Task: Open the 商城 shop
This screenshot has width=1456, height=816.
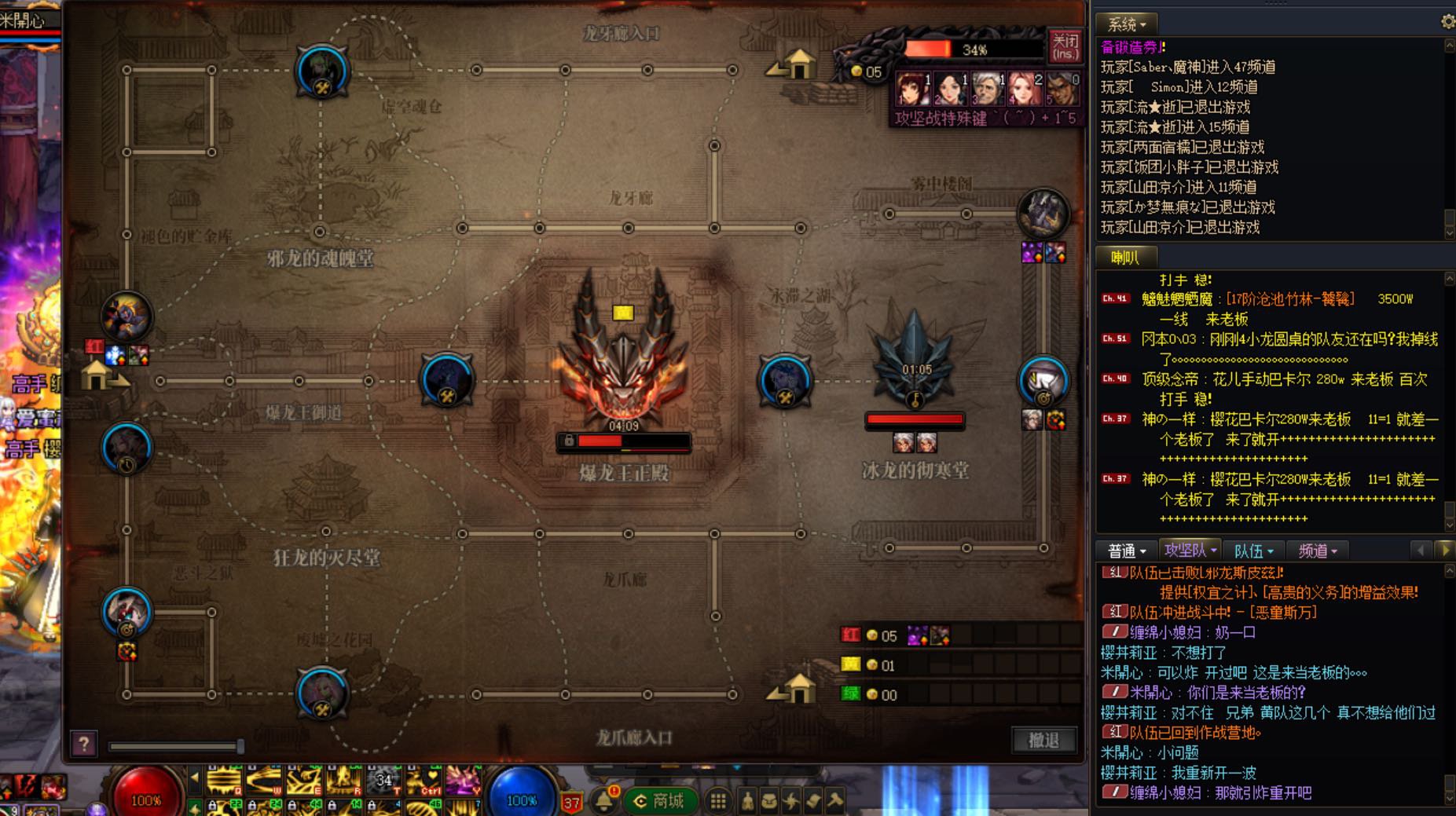Action: point(658,801)
